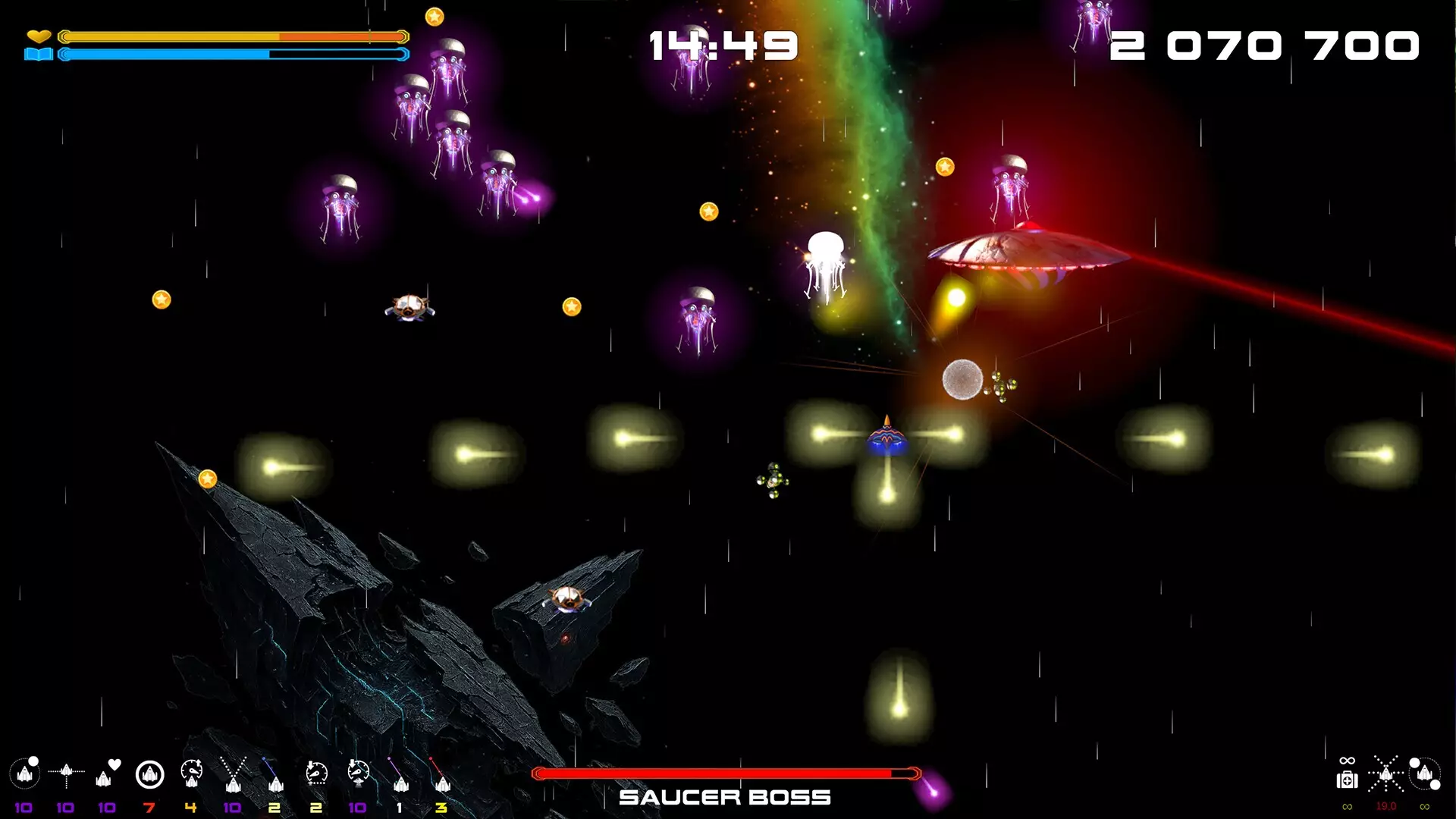Select the ship with heart upgrade icon
The height and width of the screenshot is (819, 1456).
[108, 774]
